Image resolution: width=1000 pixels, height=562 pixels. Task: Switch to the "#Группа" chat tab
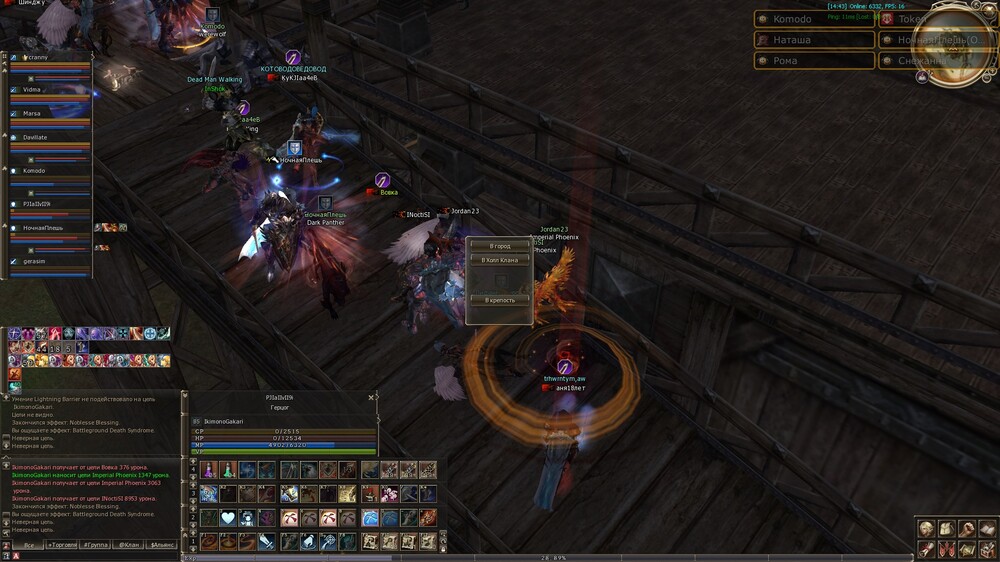(x=95, y=545)
